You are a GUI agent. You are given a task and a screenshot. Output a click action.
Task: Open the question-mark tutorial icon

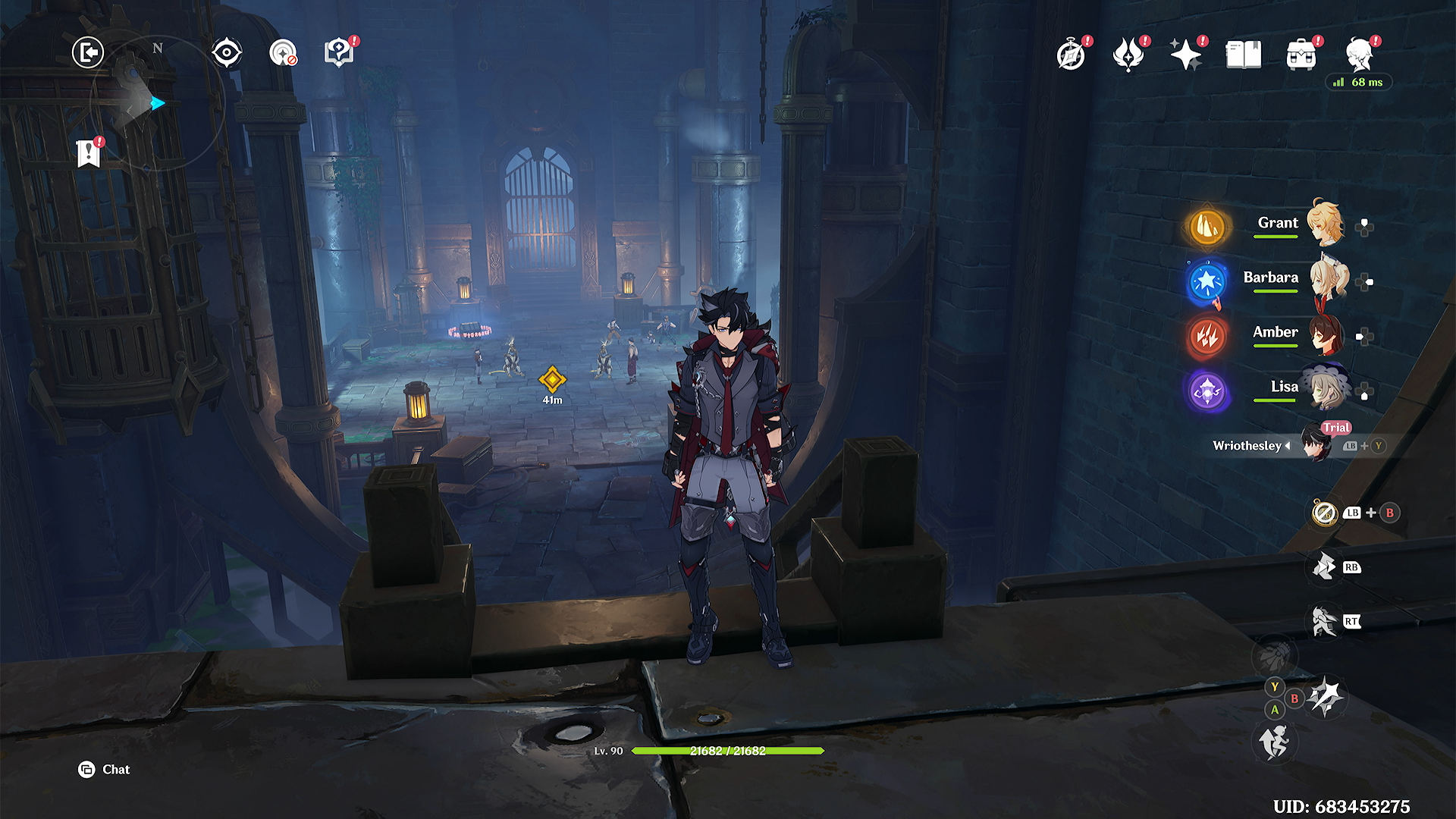click(339, 53)
